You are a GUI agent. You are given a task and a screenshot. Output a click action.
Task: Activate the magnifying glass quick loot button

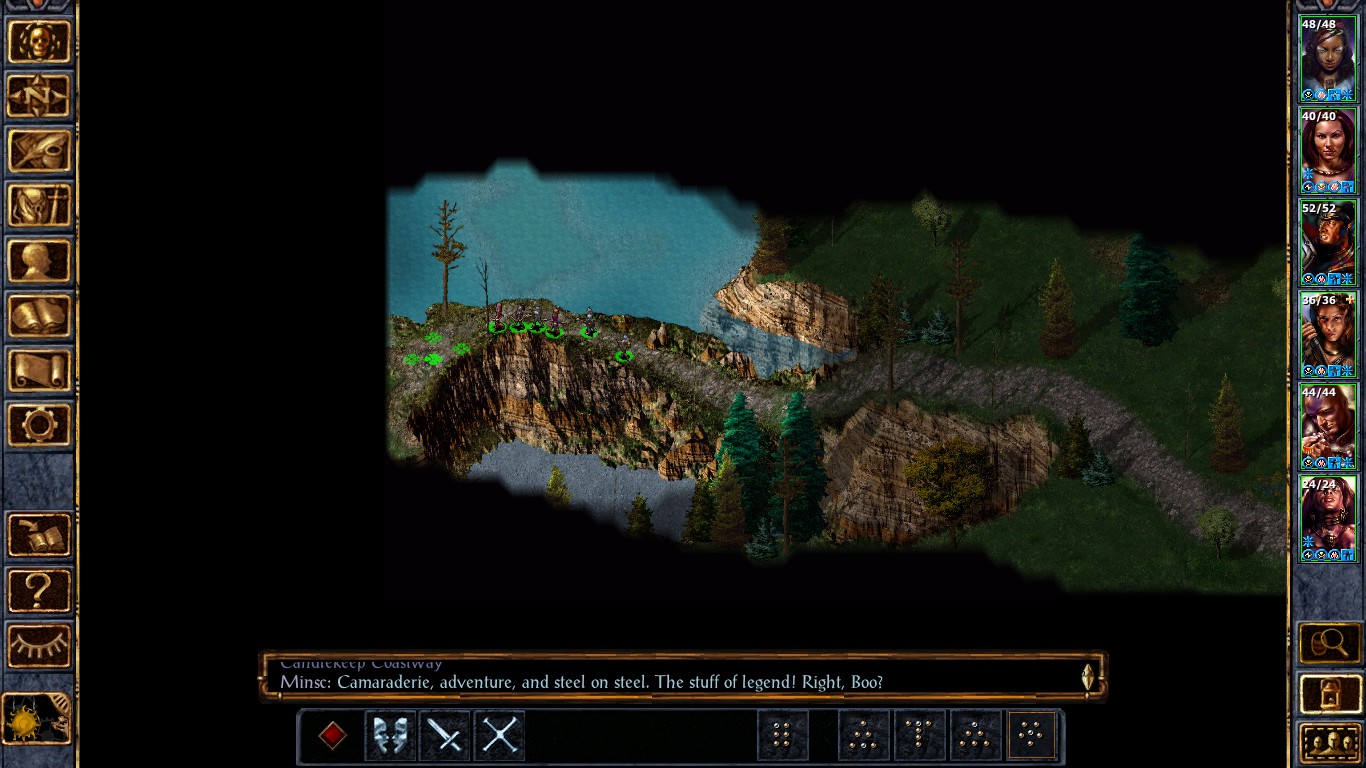point(1330,643)
